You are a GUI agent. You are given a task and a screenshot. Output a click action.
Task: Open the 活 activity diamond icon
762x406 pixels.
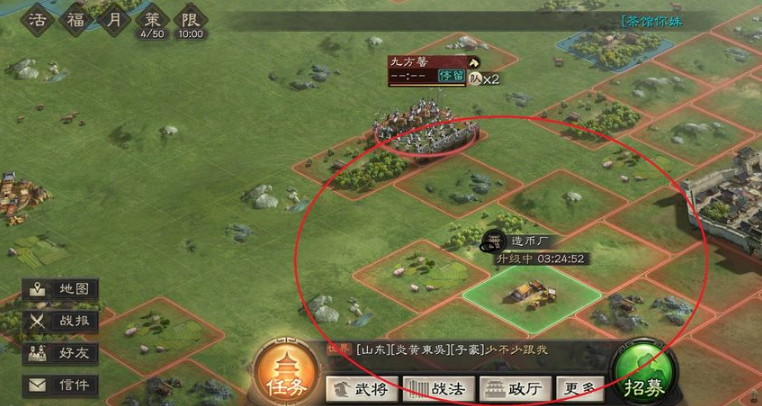(39, 20)
